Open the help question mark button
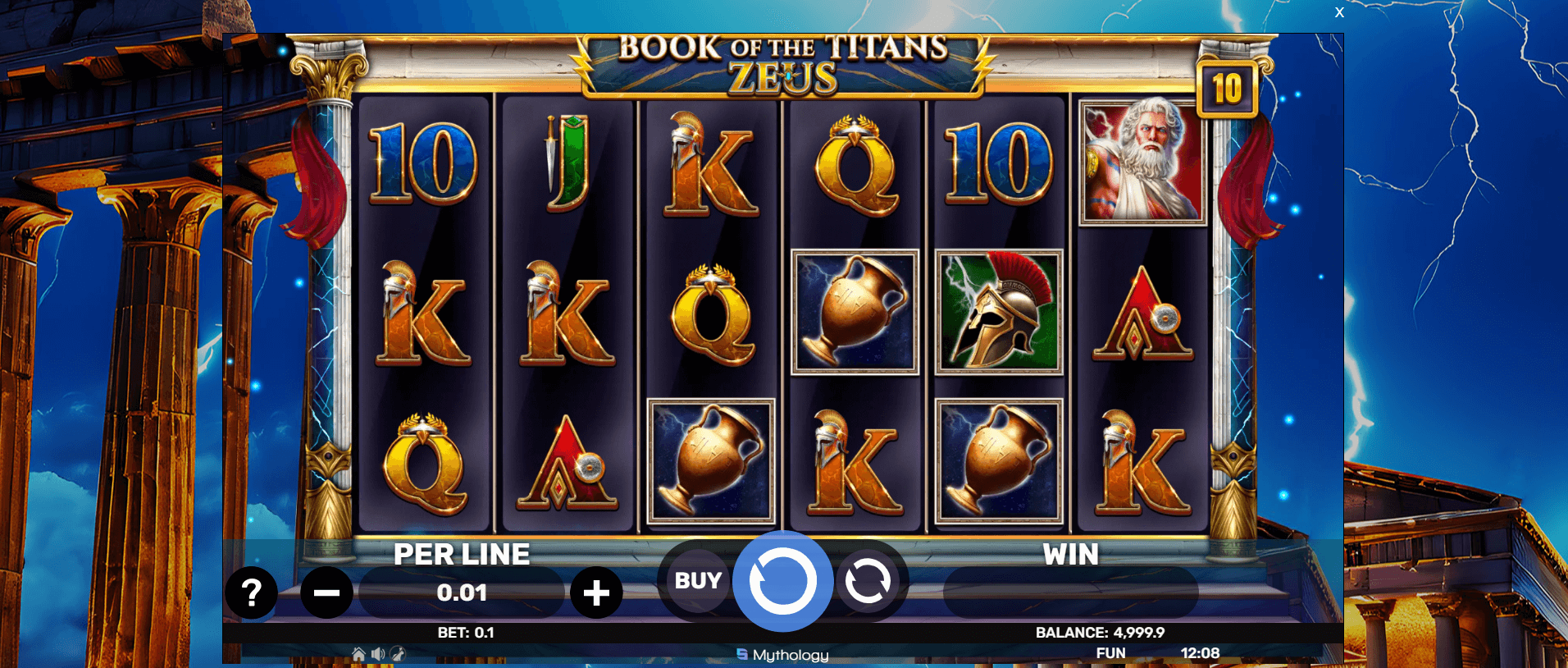This screenshot has width=1568, height=668. [251, 593]
